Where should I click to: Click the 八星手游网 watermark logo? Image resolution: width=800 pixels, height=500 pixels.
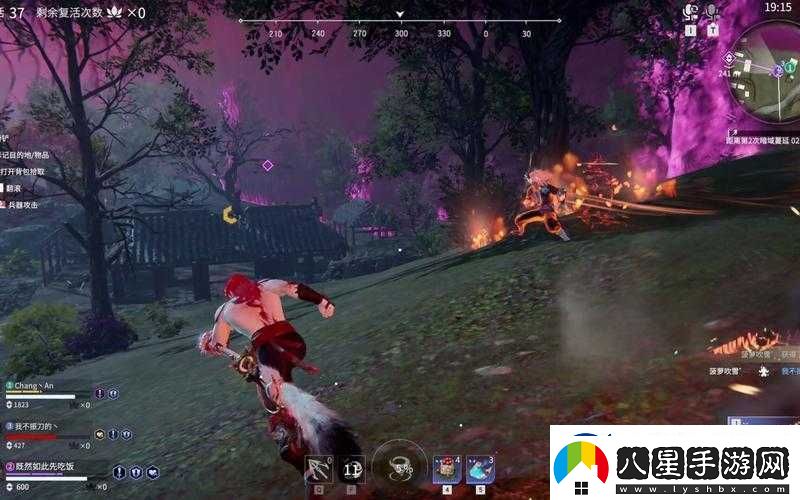[673, 463]
